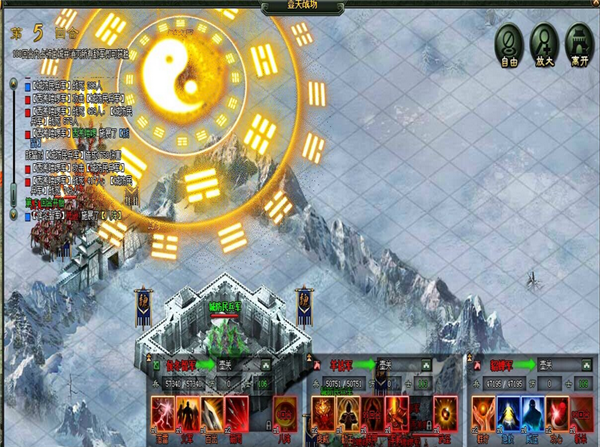Select the middle general's first skill icon
Image resolution: width=600 pixels, height=447 pixels.
323,411
